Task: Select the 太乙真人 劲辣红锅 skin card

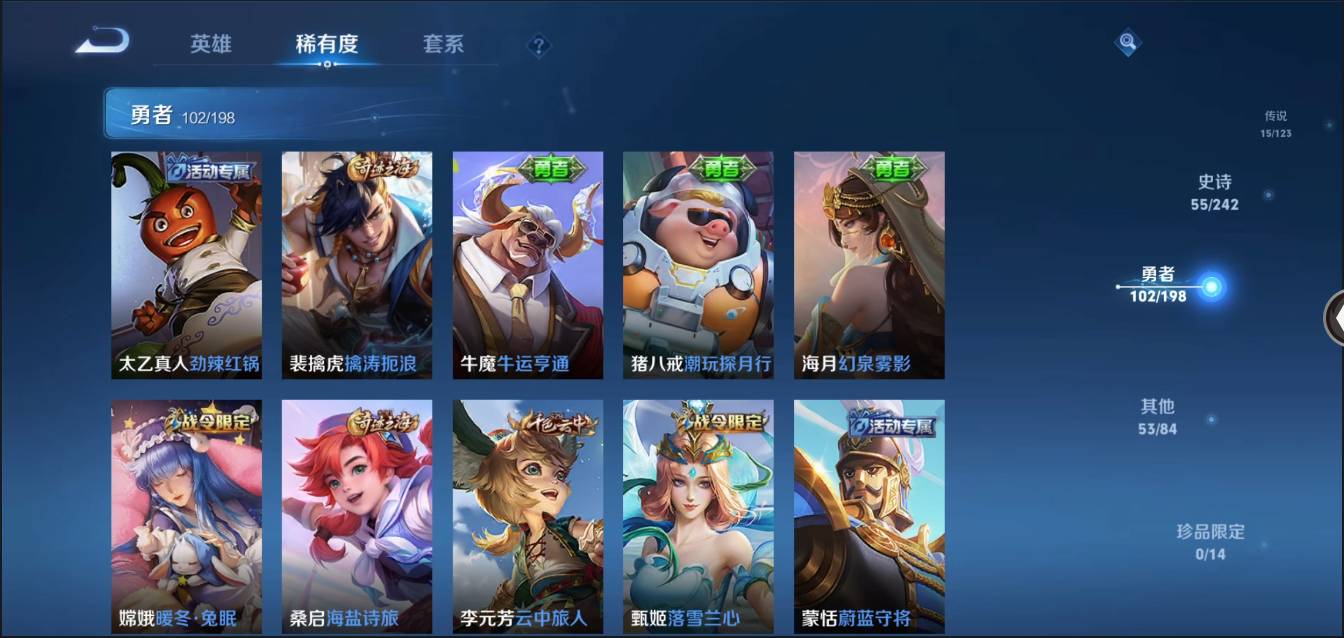Action: [186, 265]
